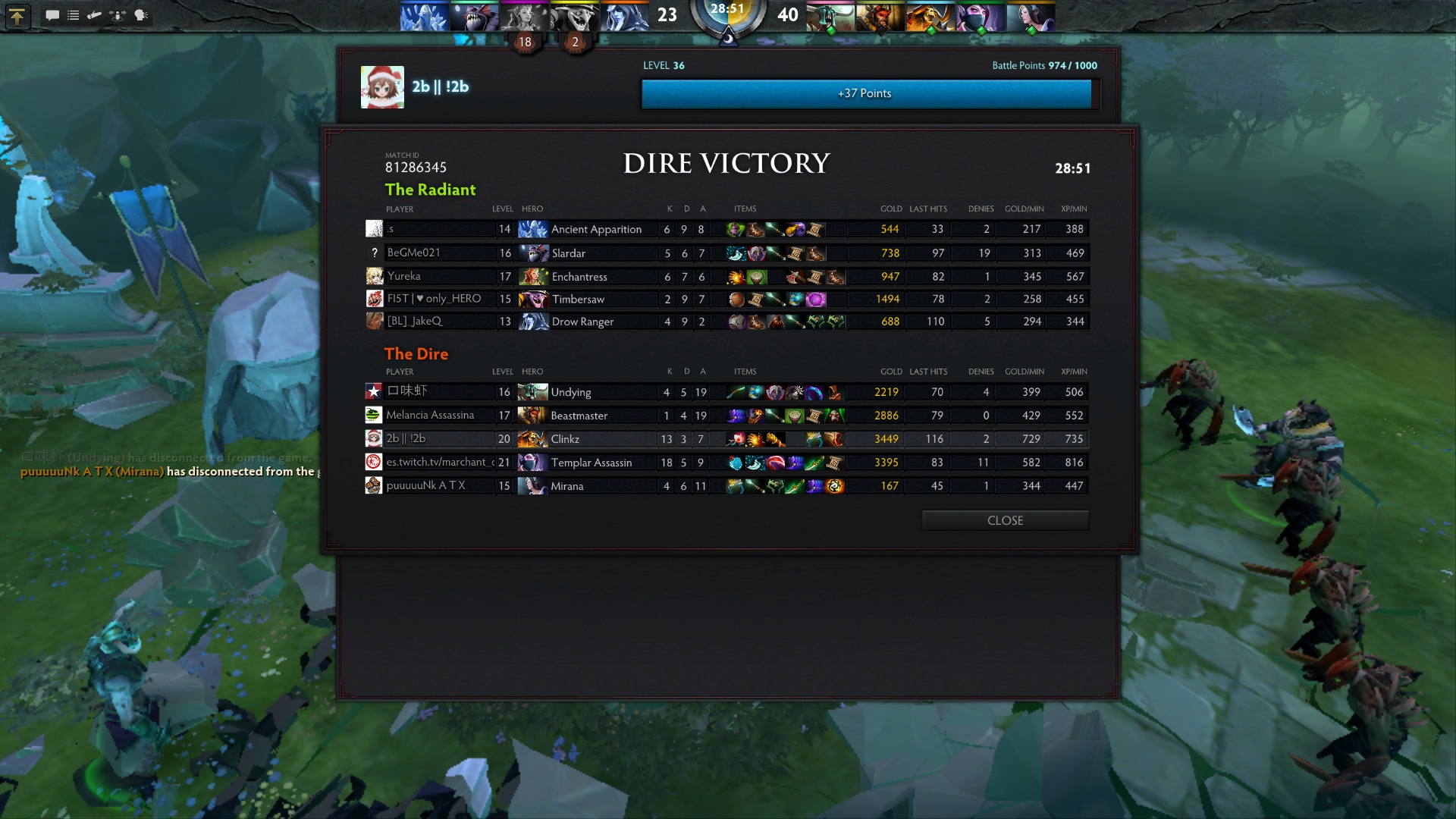Click [BL] JakeQ's player name

(414, 322)
